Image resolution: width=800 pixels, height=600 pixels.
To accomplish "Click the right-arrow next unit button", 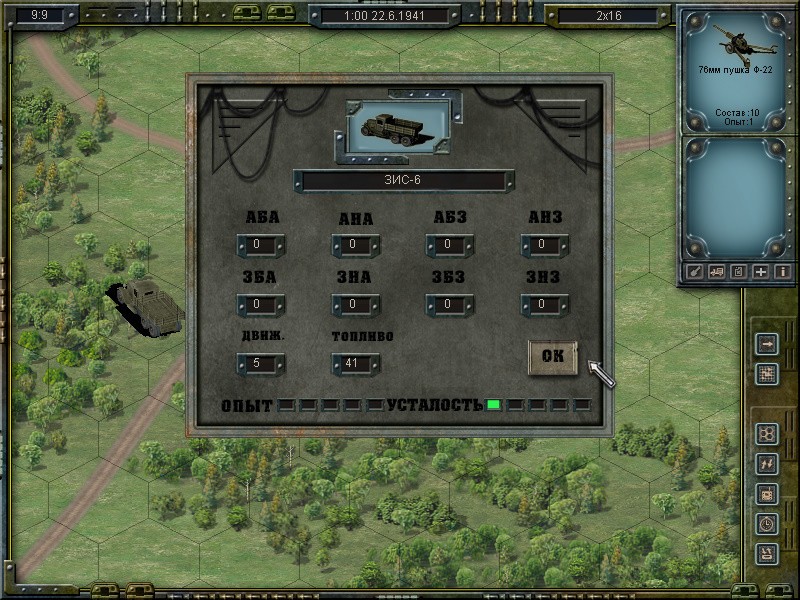I will click(x=767, y=345).
